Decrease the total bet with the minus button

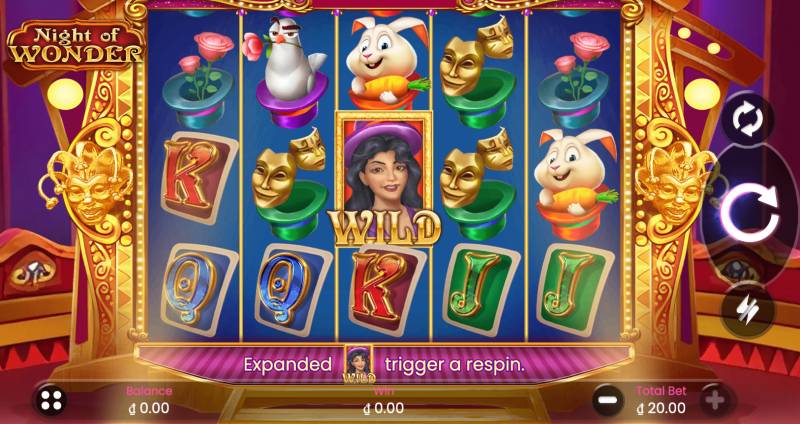[607, 401]
